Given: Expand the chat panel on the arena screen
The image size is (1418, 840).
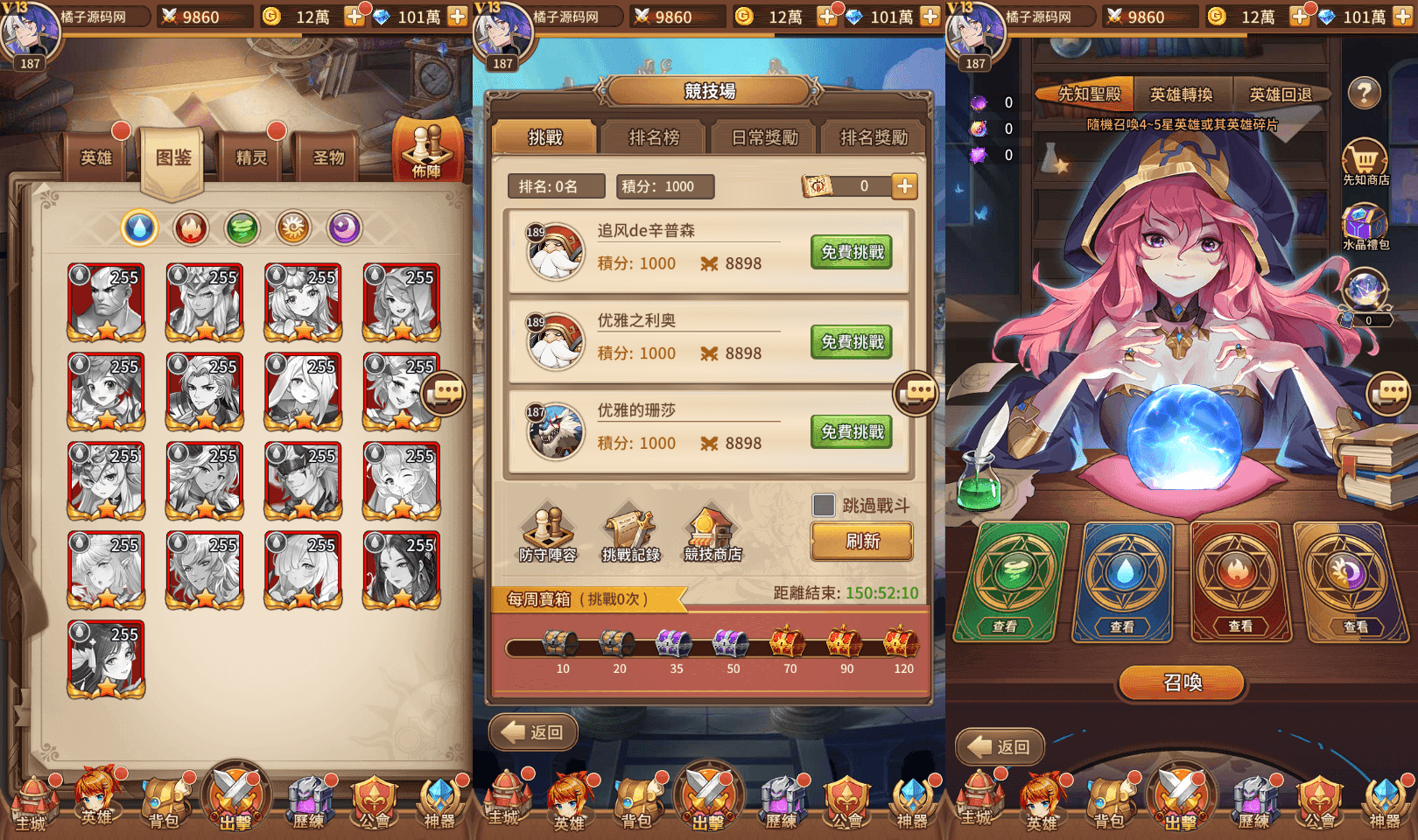Looking at the screenshot, I should pyautogui.click(x=917, y=395).
